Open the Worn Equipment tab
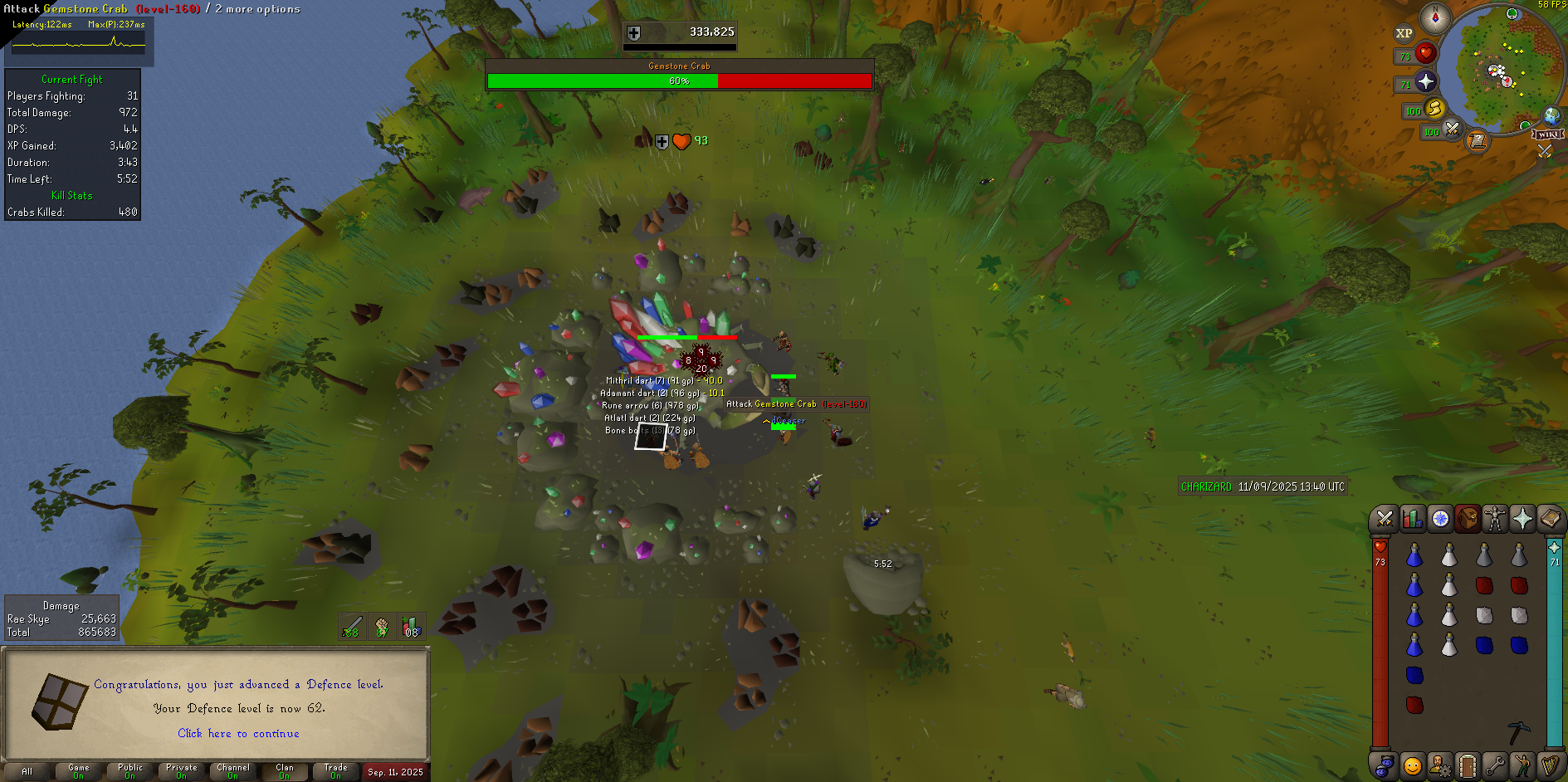 point(1495,519)
